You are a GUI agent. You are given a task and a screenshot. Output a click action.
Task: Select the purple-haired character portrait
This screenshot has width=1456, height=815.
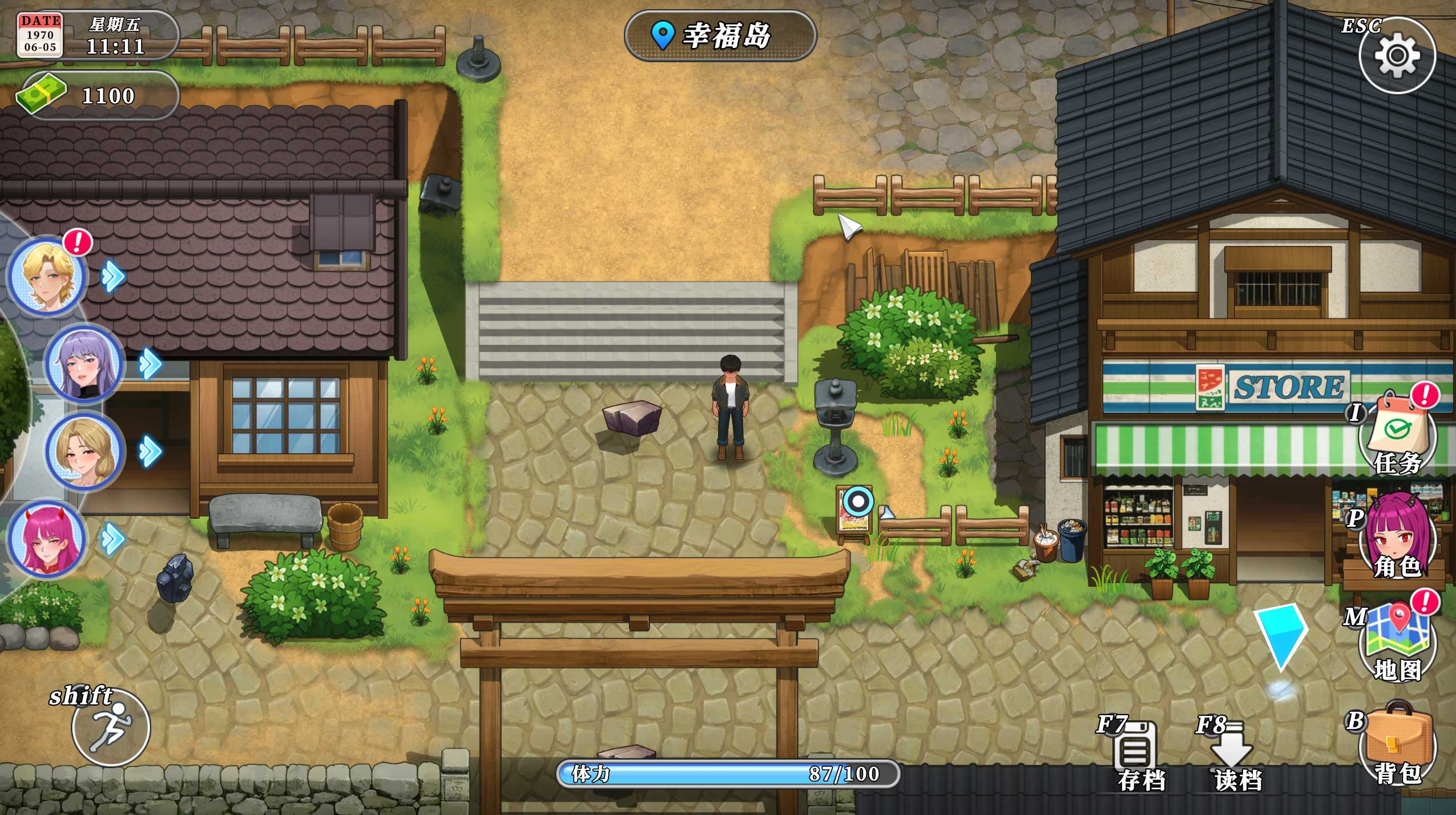(84, 364)
